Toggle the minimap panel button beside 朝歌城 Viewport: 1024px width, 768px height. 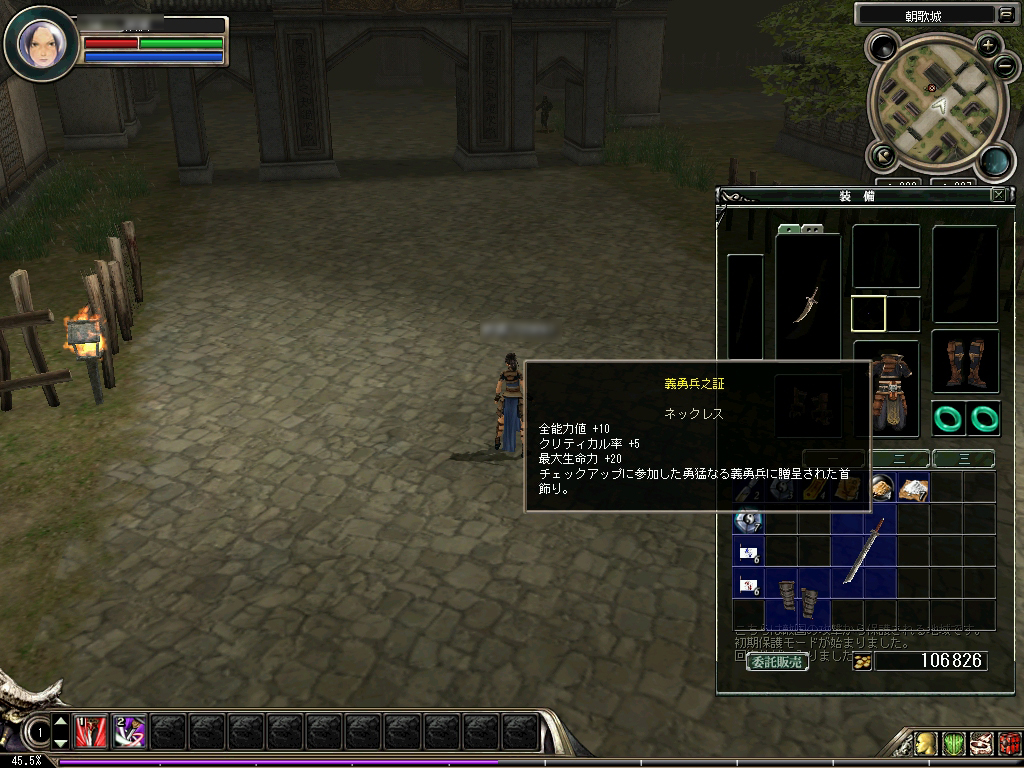click(1004, 14)
